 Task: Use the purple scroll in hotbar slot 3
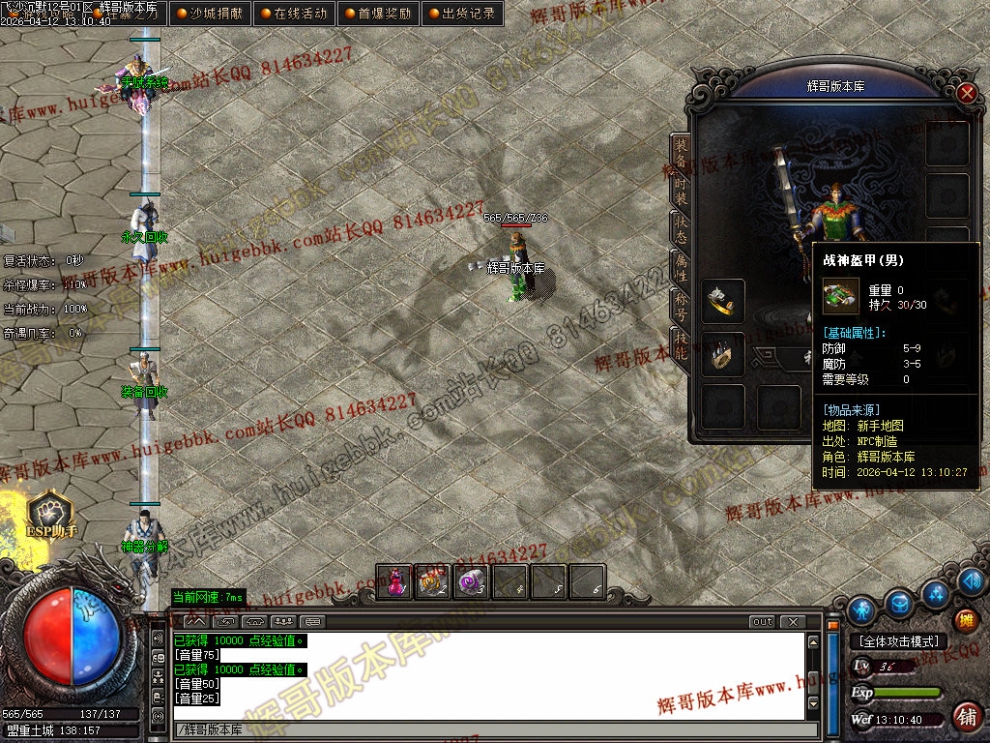coord(471,581)
